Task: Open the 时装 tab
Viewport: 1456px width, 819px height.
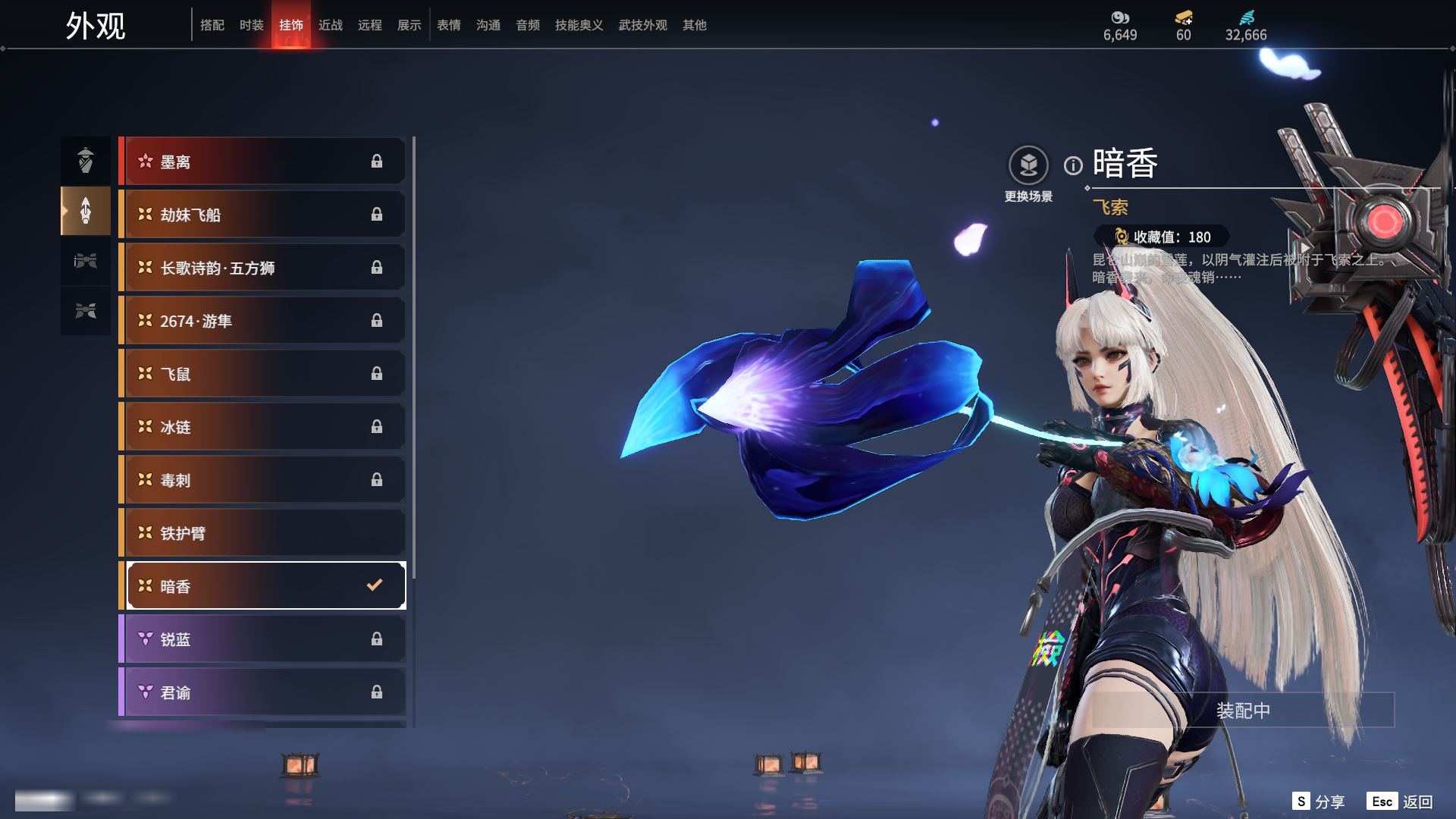Action: click(x=252, y=25)
